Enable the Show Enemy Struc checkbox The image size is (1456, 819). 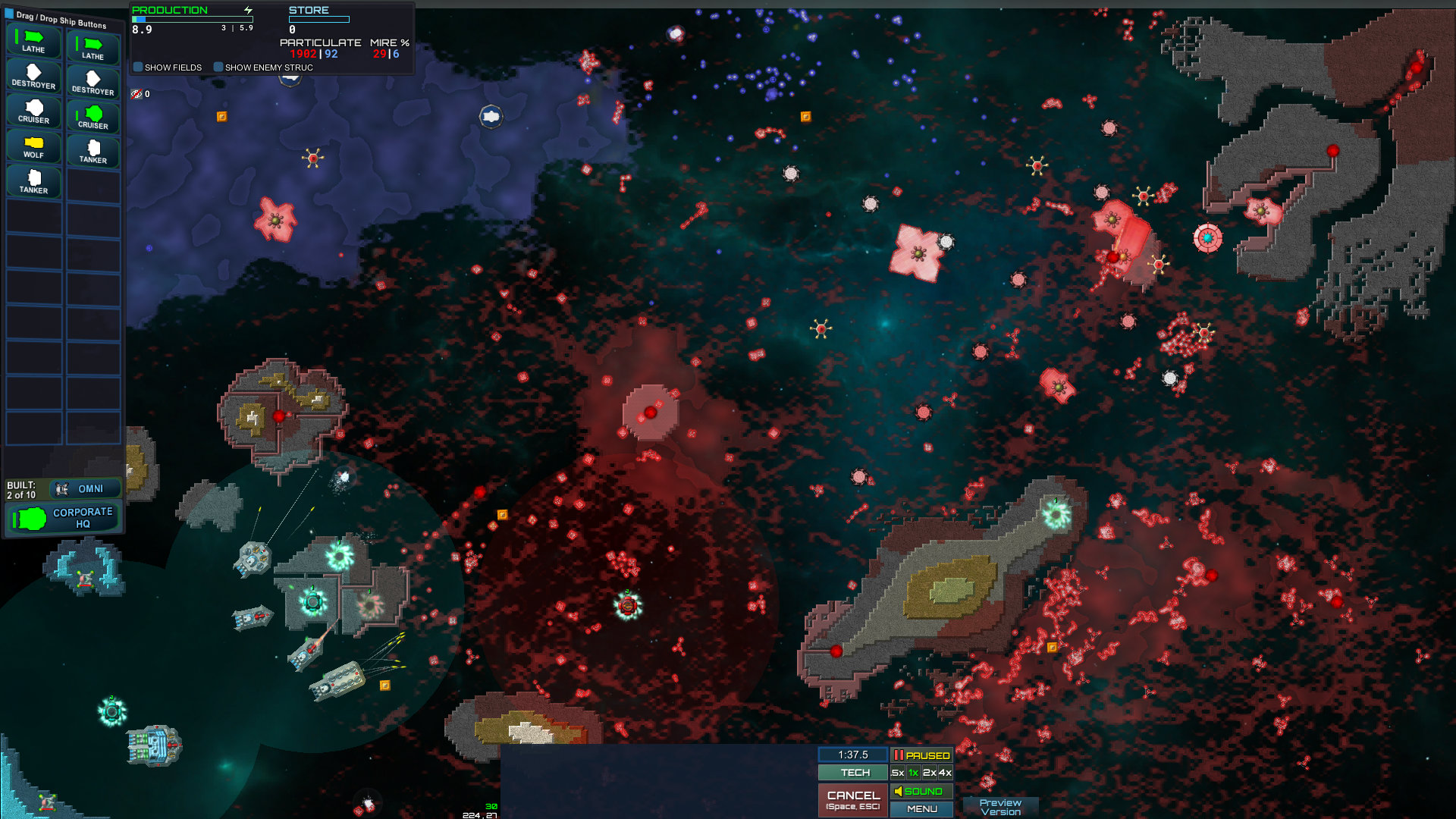[x=218, y=67]
